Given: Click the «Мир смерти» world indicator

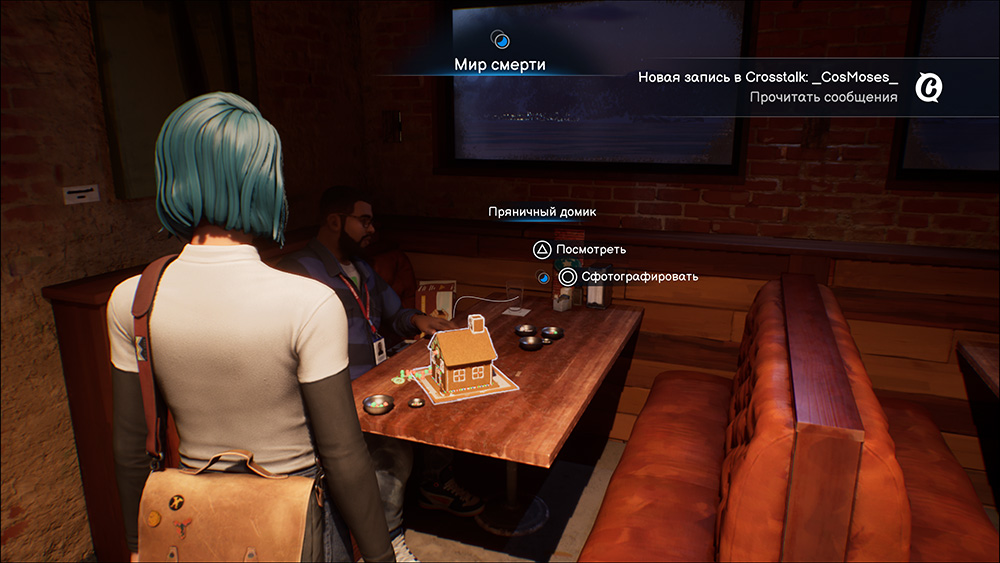Looking at the screenshot, I should click(500, 65).
